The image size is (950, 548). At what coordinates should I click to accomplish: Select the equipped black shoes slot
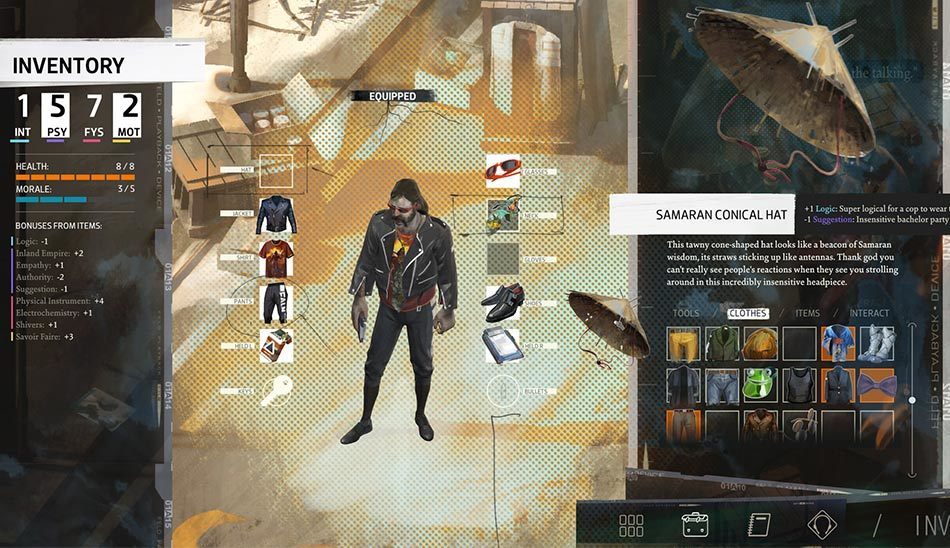pos(503,298)
